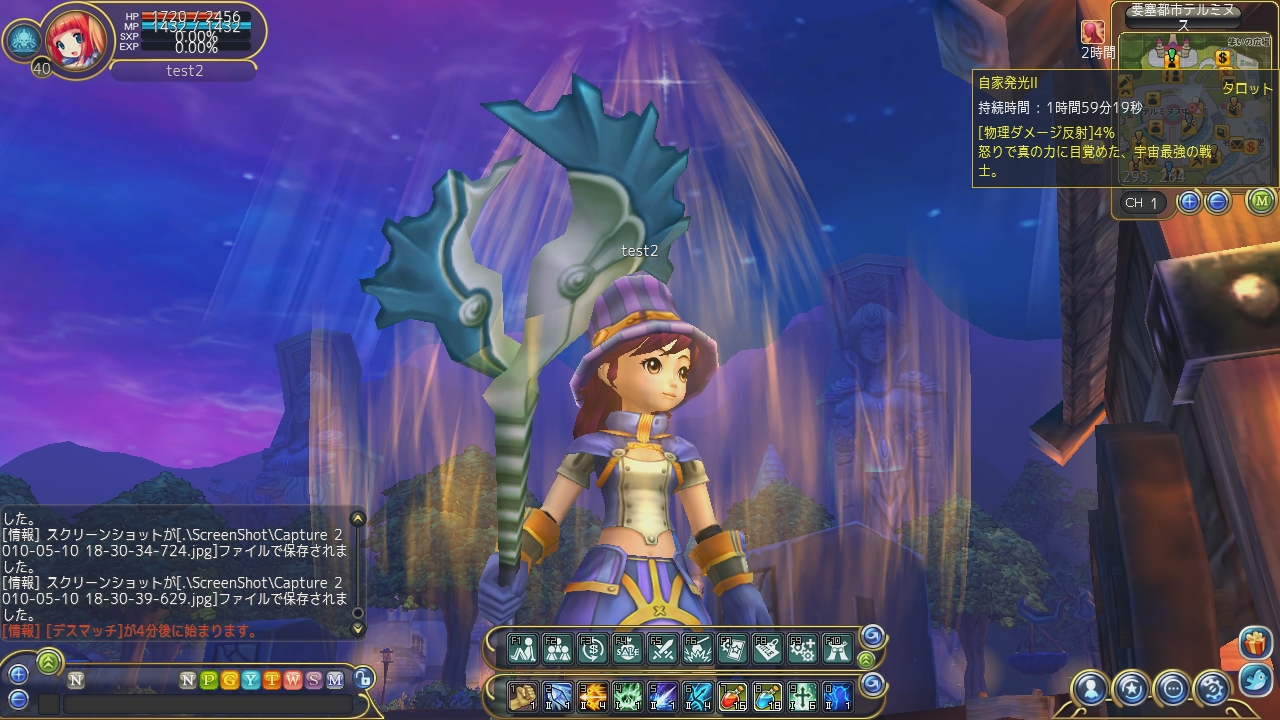The height and width of the screenshot is (720, 1280).
Task: Use the red health potion in slot 7
Action: click(732, 695)
